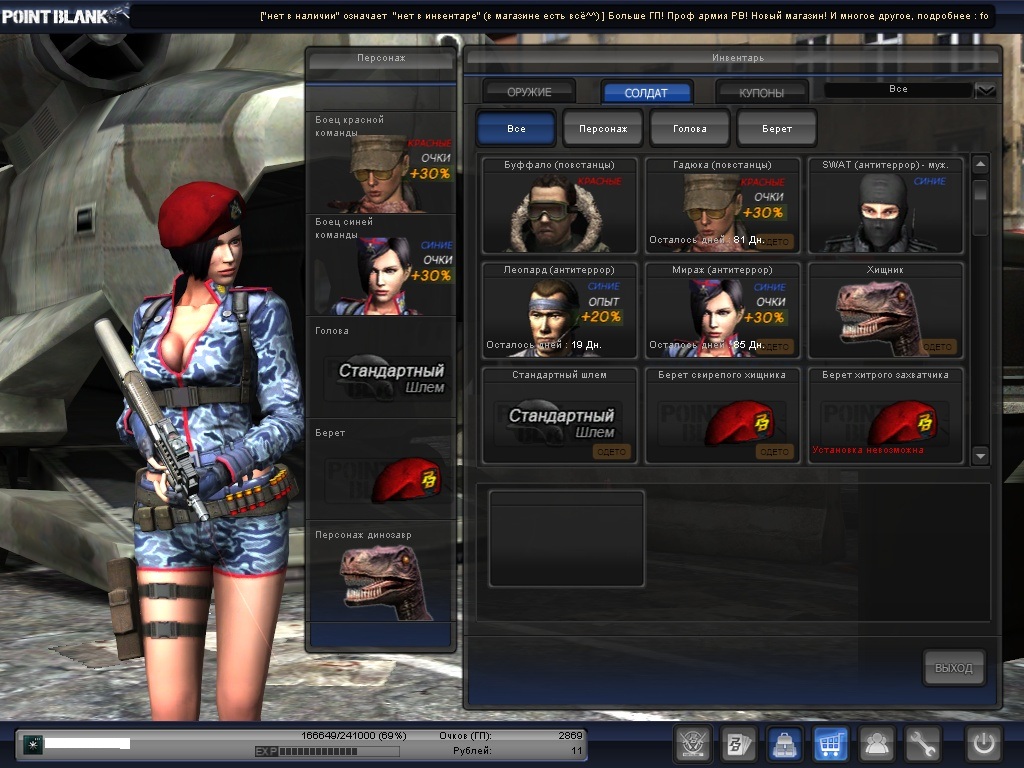Choose the Хищник dinosaur item
This screenshot has width=1024, height=768.
(885, 310)
